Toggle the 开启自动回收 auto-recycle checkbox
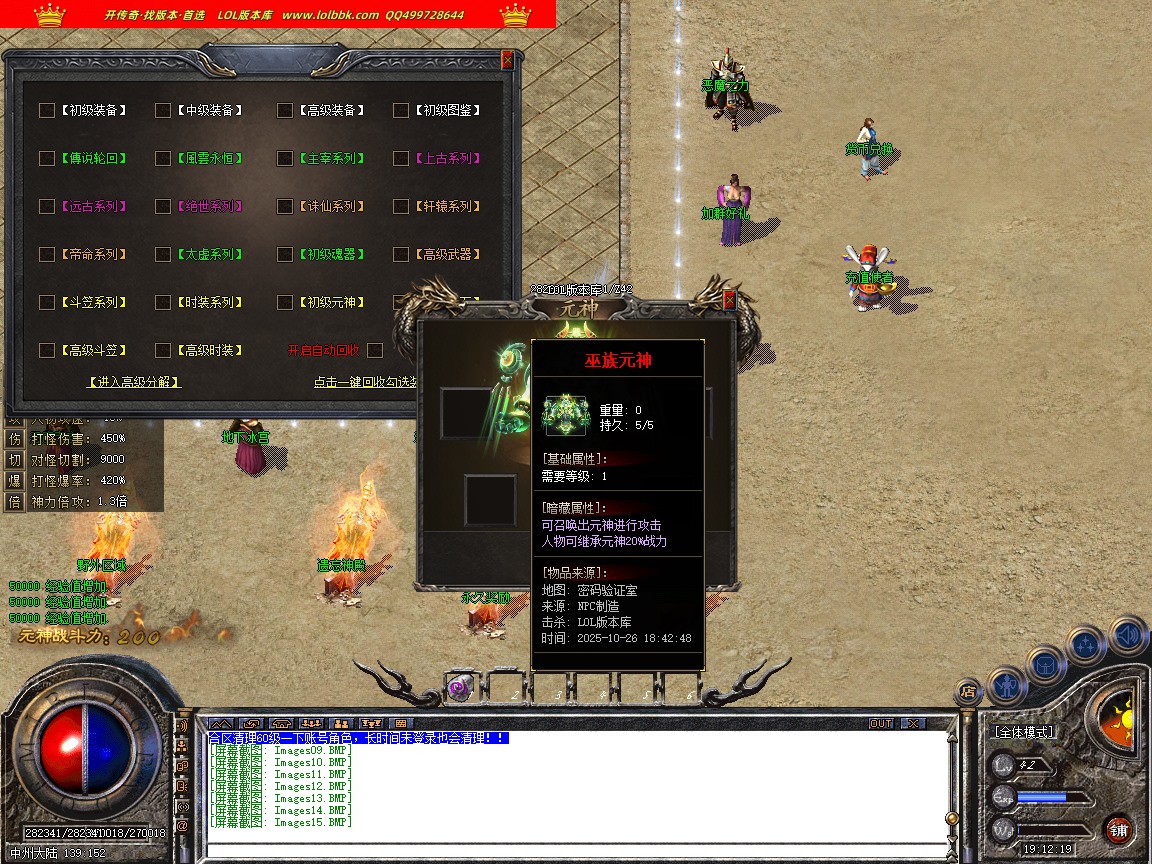 (375, 350)
